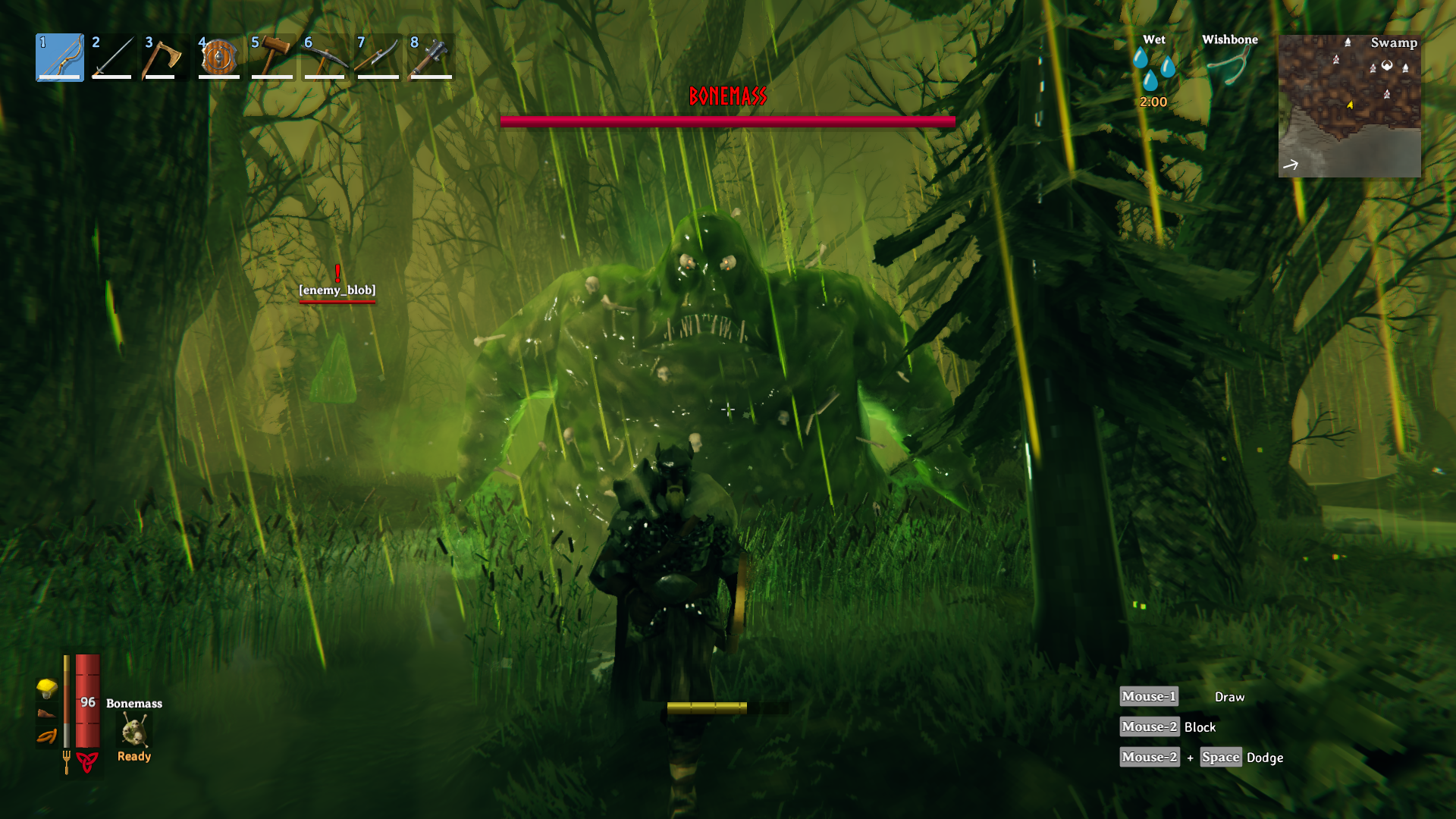Click the yellow mushroom food icon
The width and height of the screenshot is (1456, 819).
click(47, 688)
